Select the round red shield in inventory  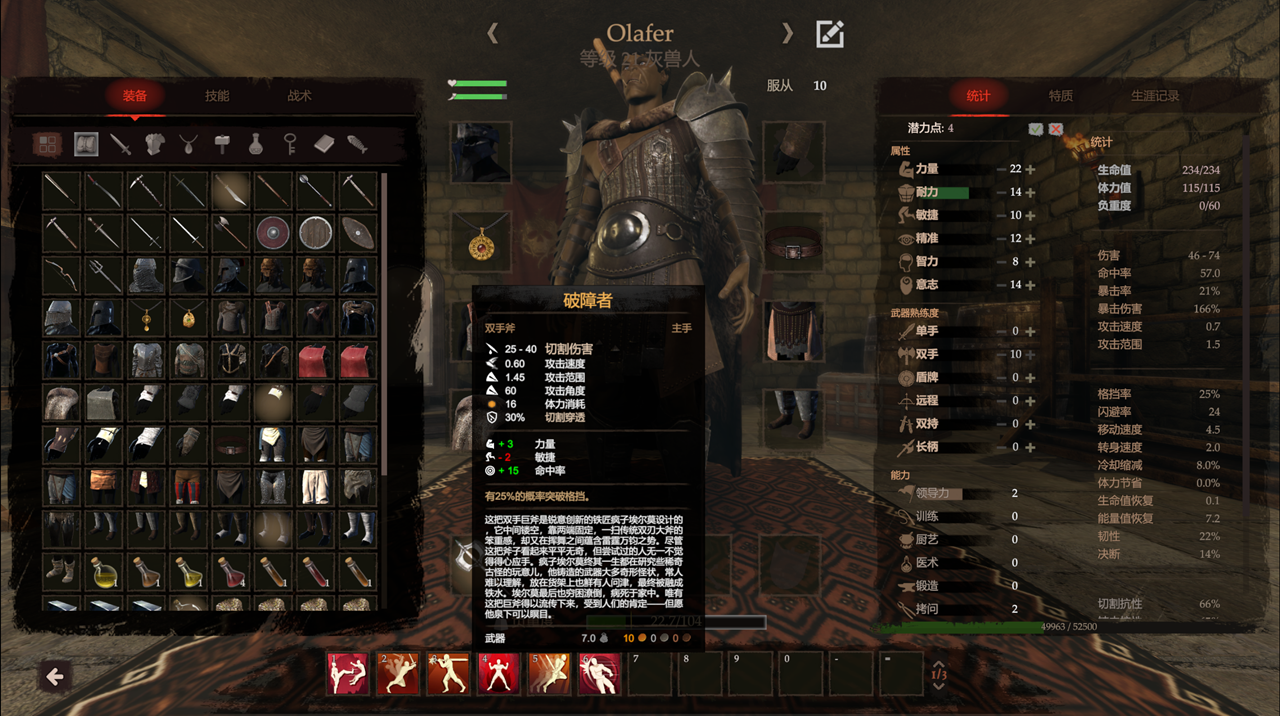click(272, 233)
